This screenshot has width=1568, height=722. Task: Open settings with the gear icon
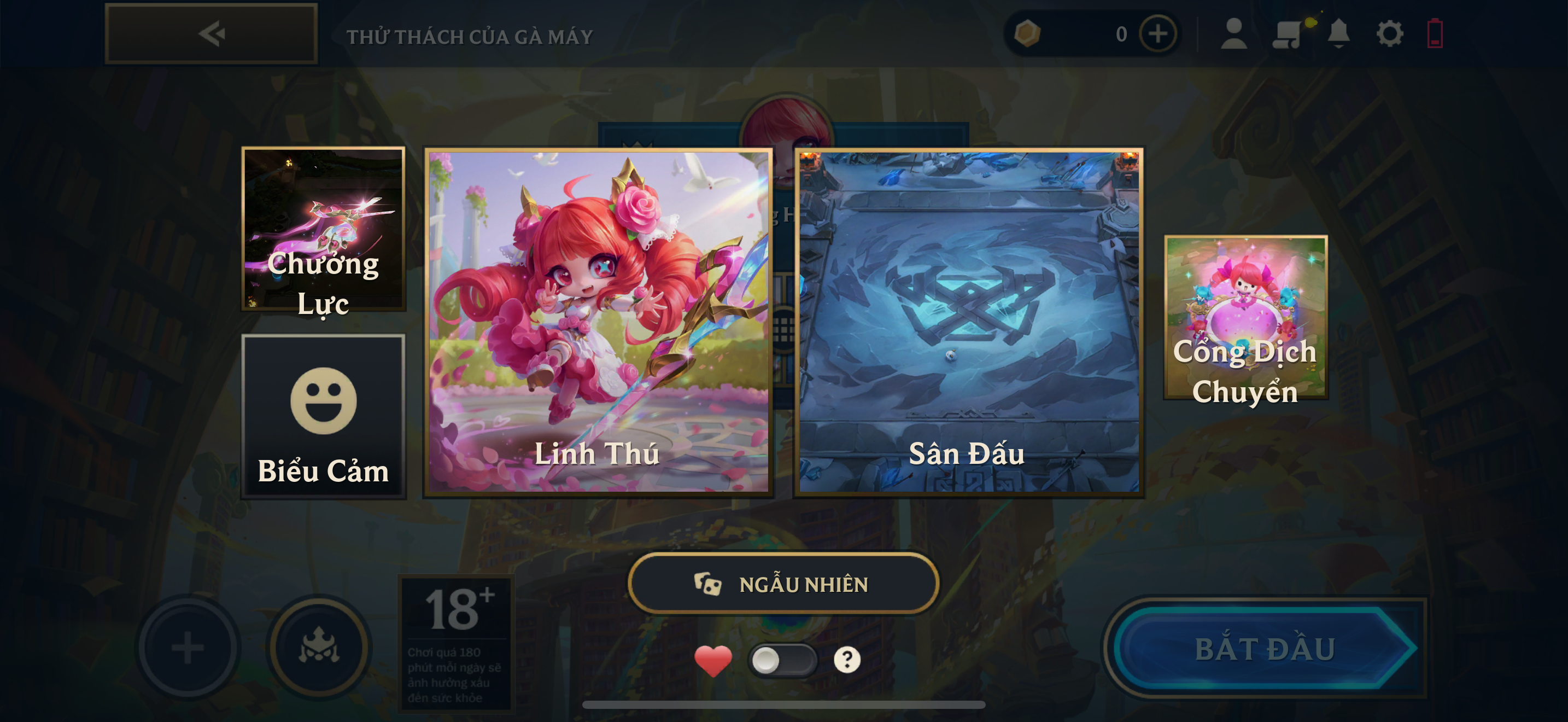1390,33
